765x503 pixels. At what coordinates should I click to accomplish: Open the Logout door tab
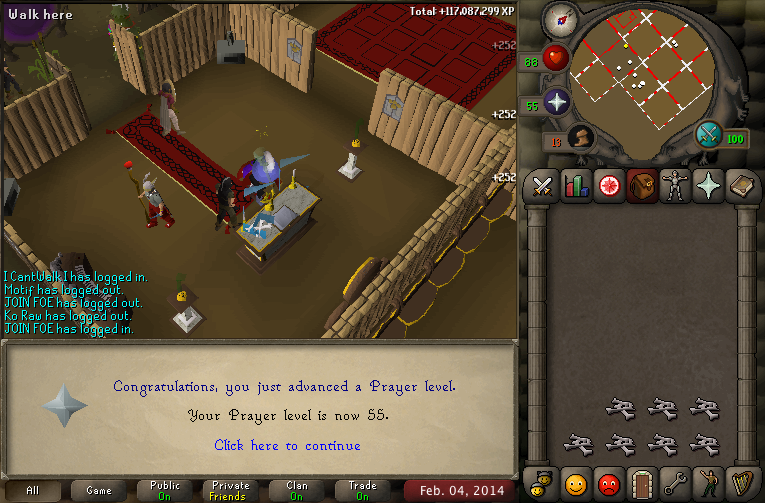click(x=642, y=485)
